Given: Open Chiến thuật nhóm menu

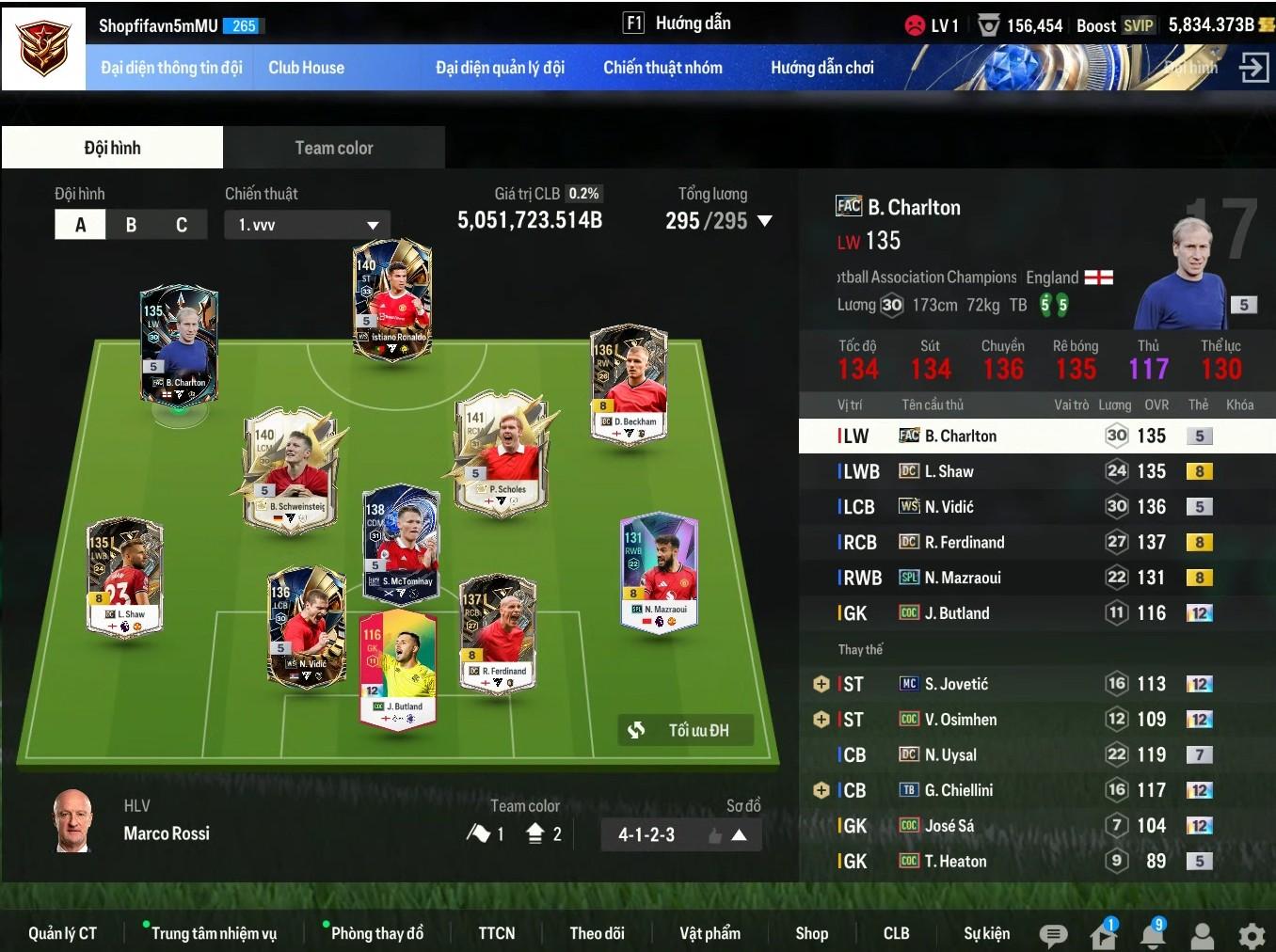Looking at the screenshot, I should (662, 68).
